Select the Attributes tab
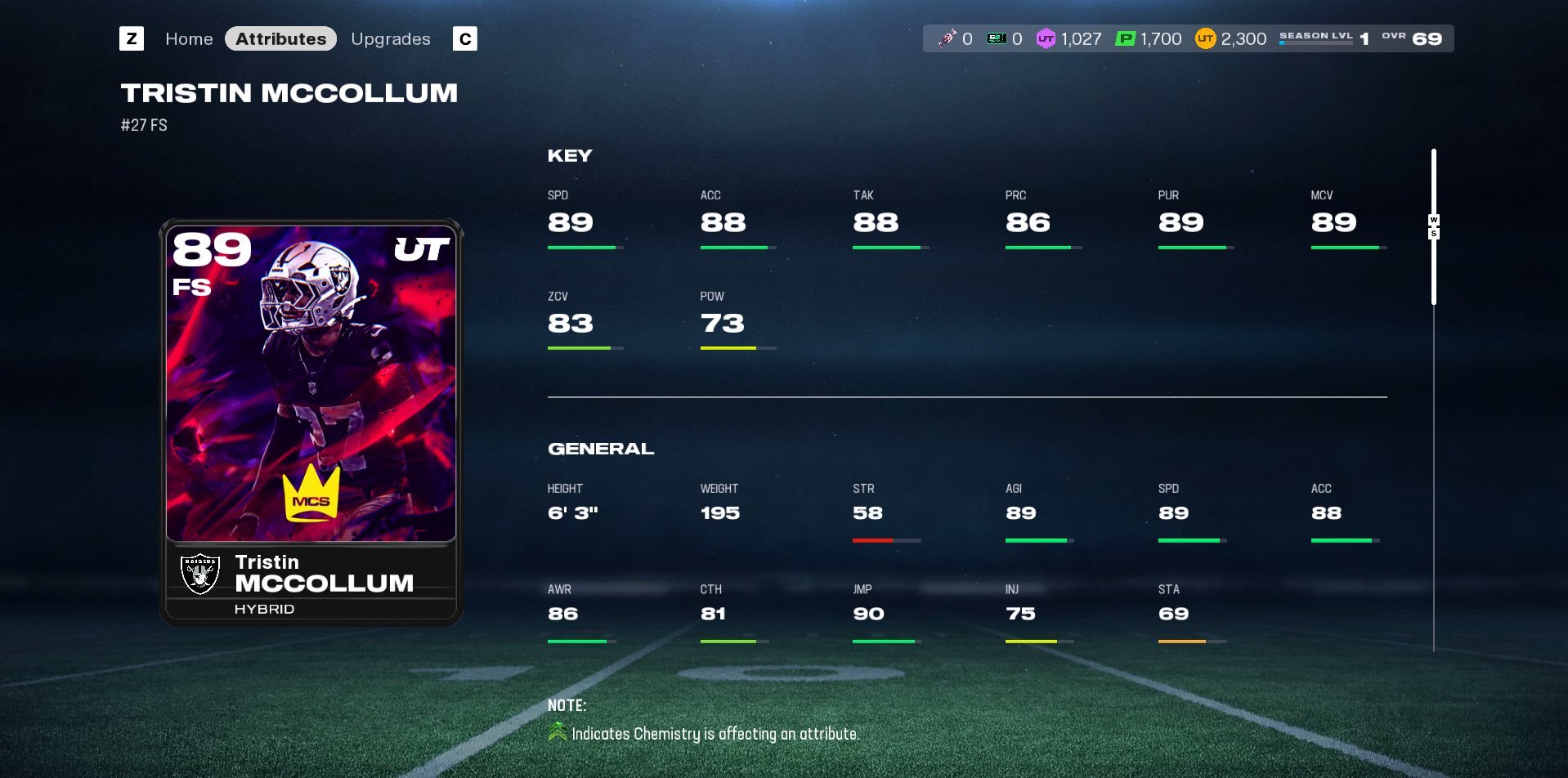 pyautogui.click(x=280, y=38)
